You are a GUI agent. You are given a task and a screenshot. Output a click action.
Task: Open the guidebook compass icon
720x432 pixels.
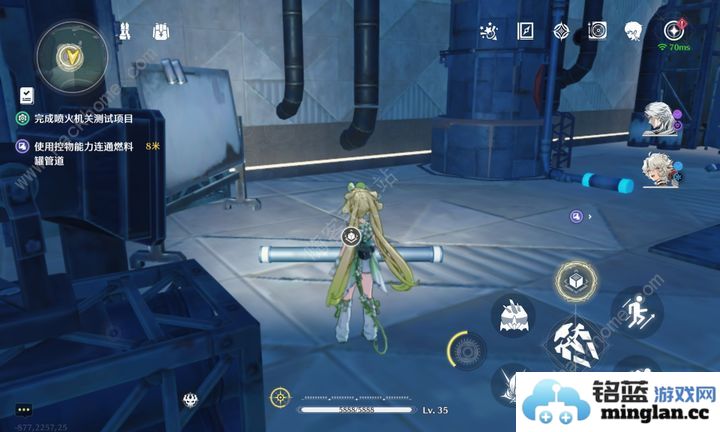(x=527, y=31)
